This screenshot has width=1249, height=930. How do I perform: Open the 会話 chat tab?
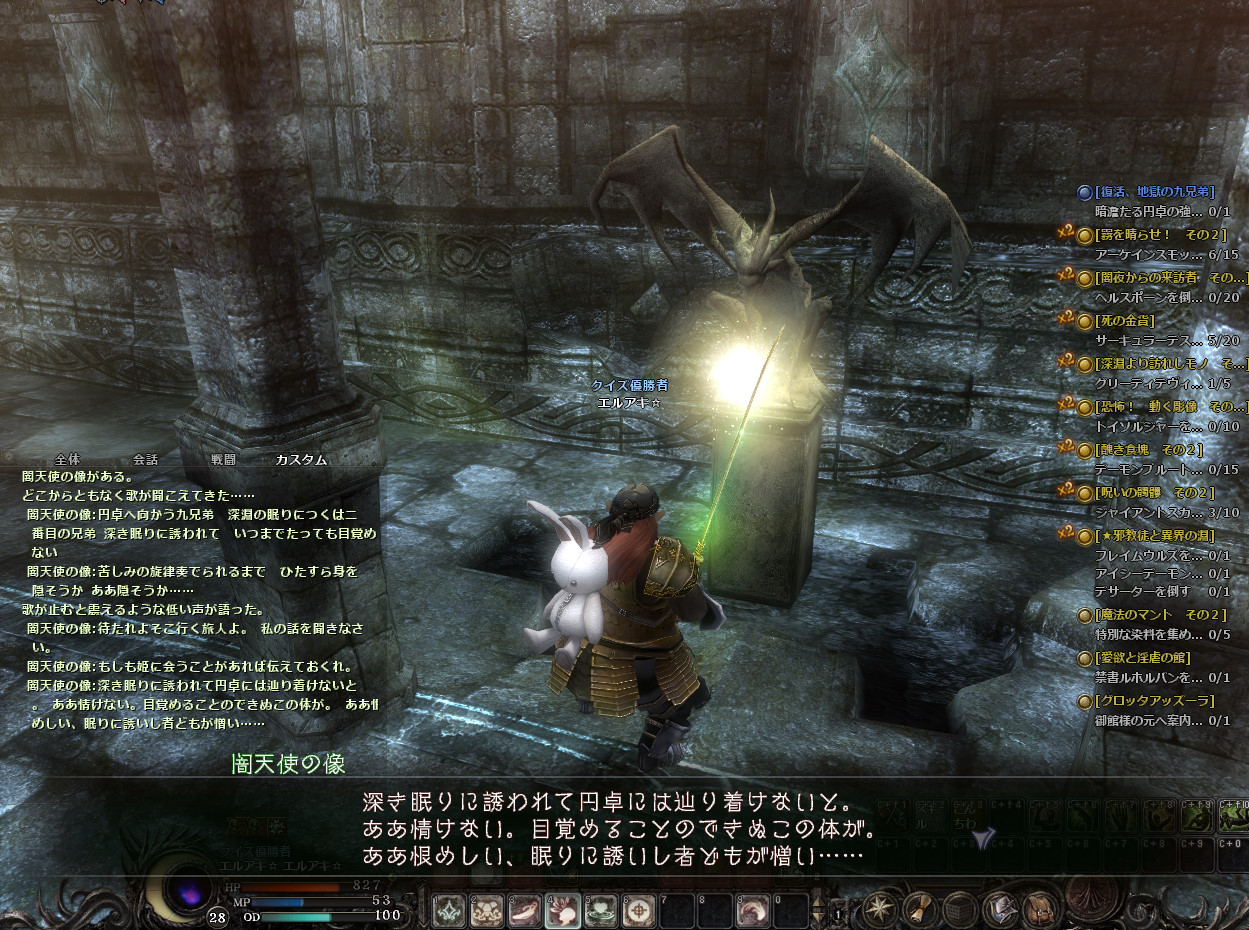click(145, 459)
